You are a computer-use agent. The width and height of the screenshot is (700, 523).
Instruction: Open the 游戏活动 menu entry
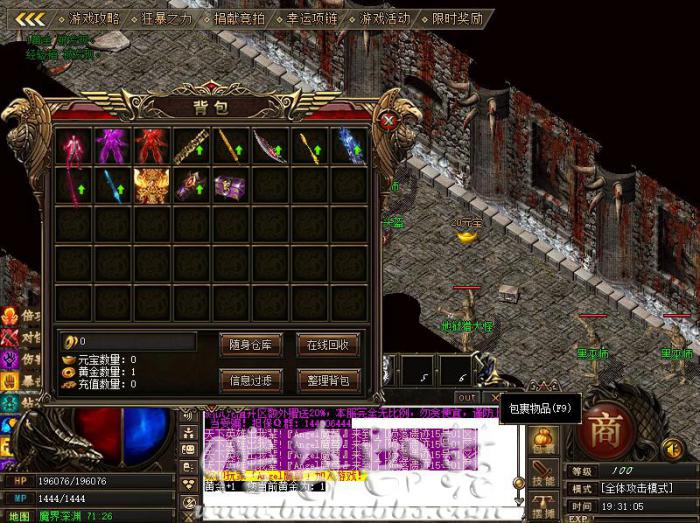[x=385, y=18]
